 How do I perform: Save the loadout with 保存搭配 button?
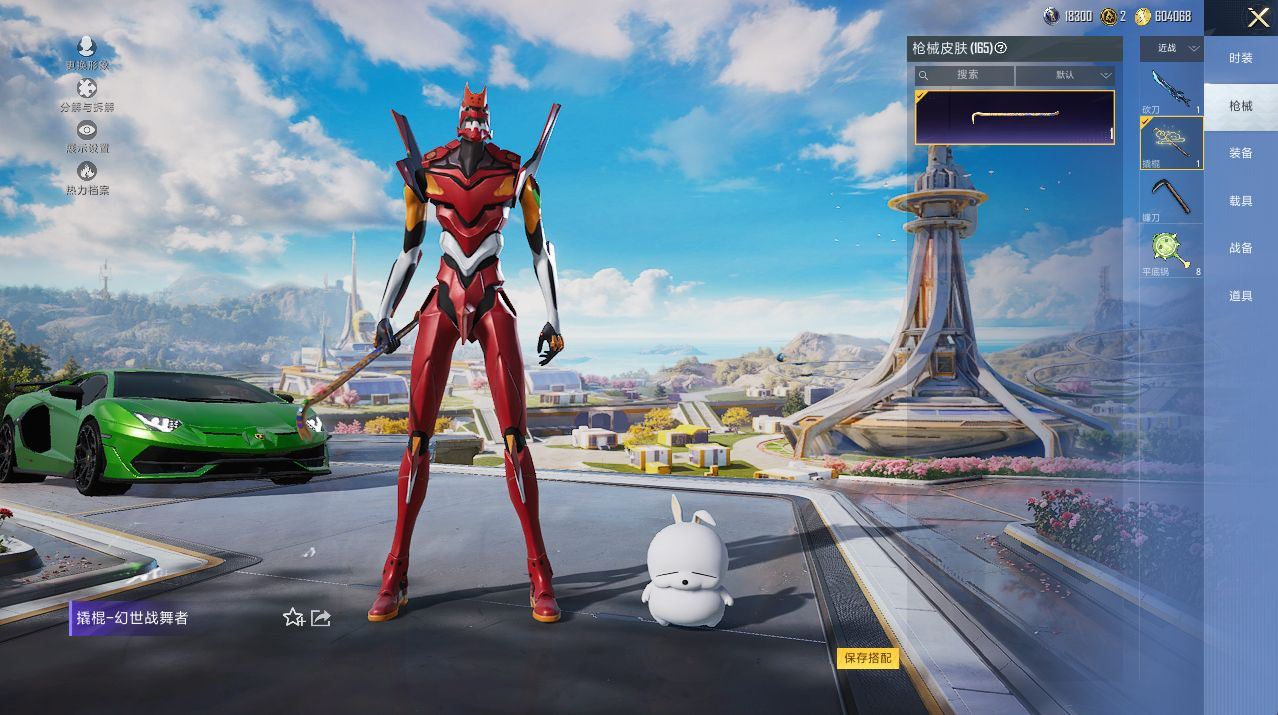[868, 658]
